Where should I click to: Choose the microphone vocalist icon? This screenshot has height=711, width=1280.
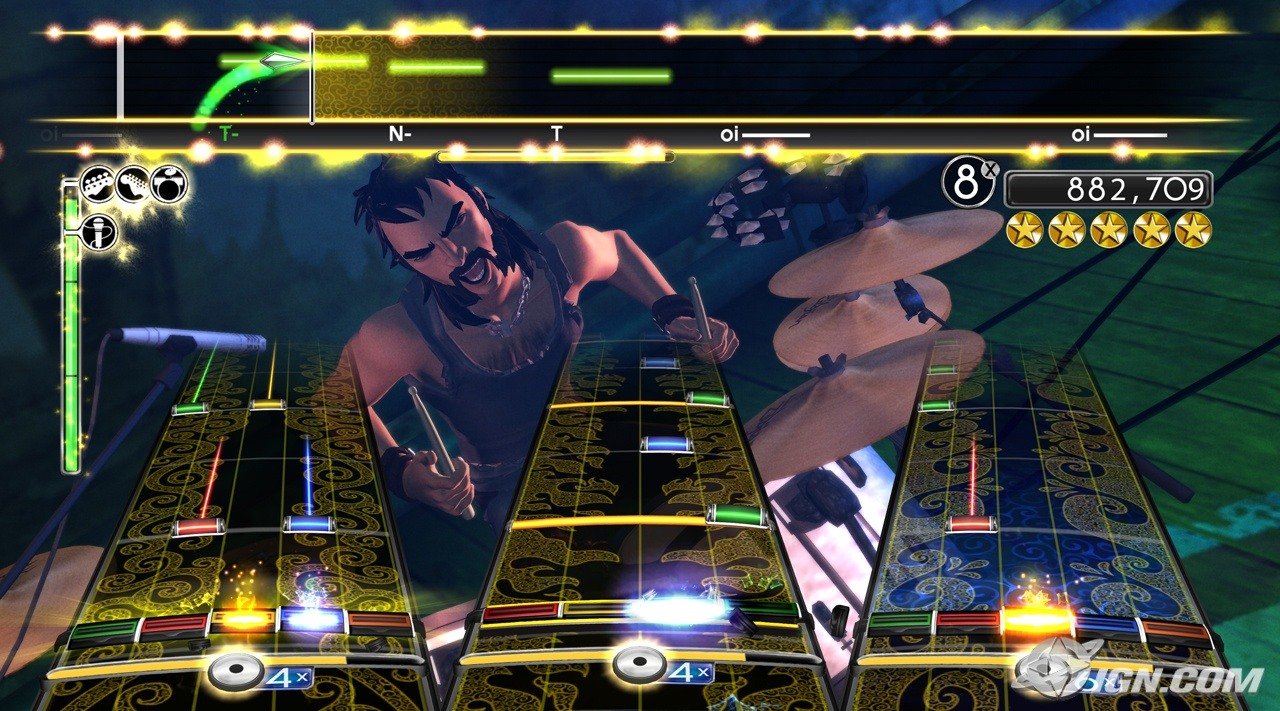pos(100,232)
